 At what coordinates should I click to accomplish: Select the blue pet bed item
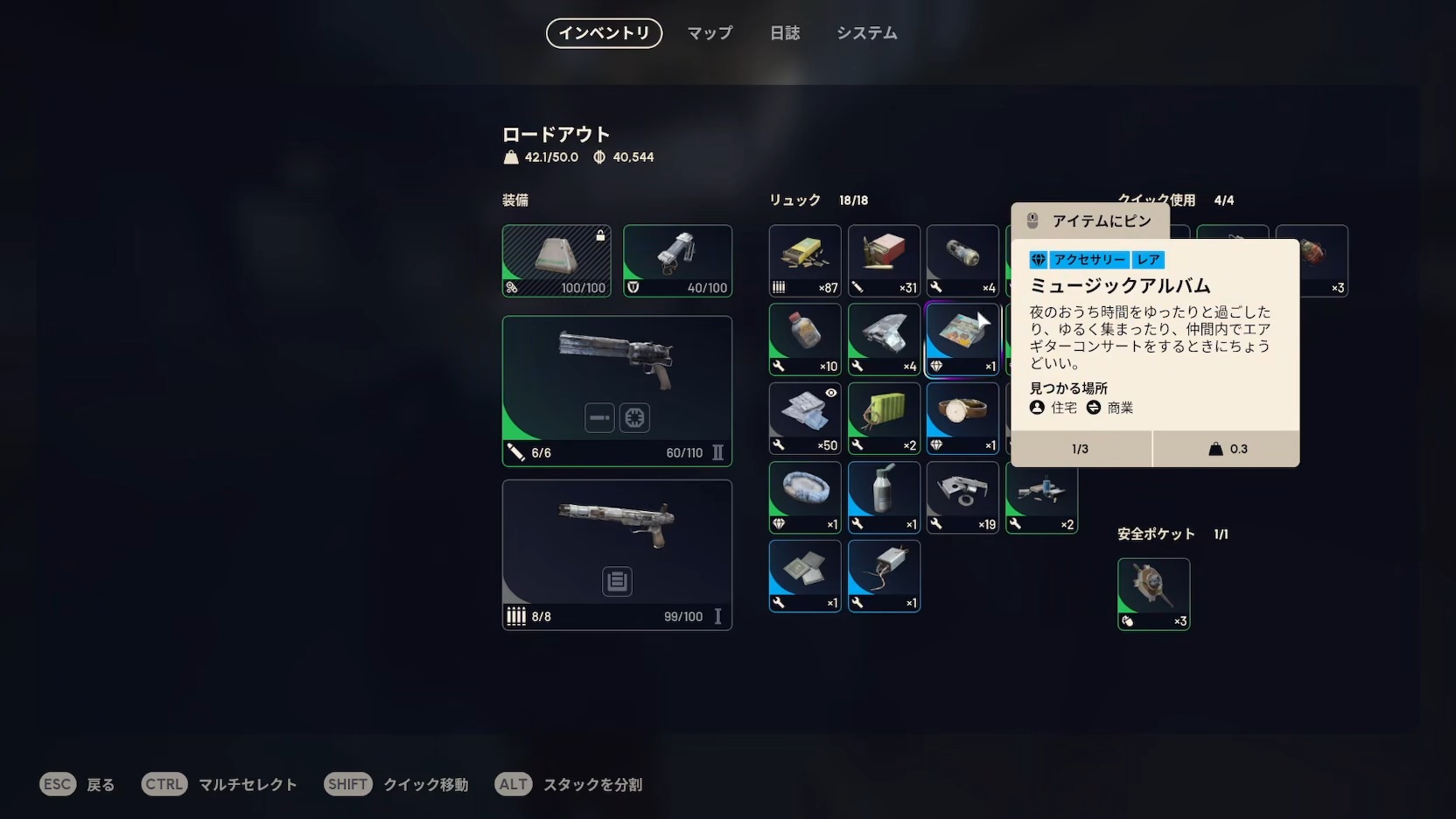coord(805,497)
